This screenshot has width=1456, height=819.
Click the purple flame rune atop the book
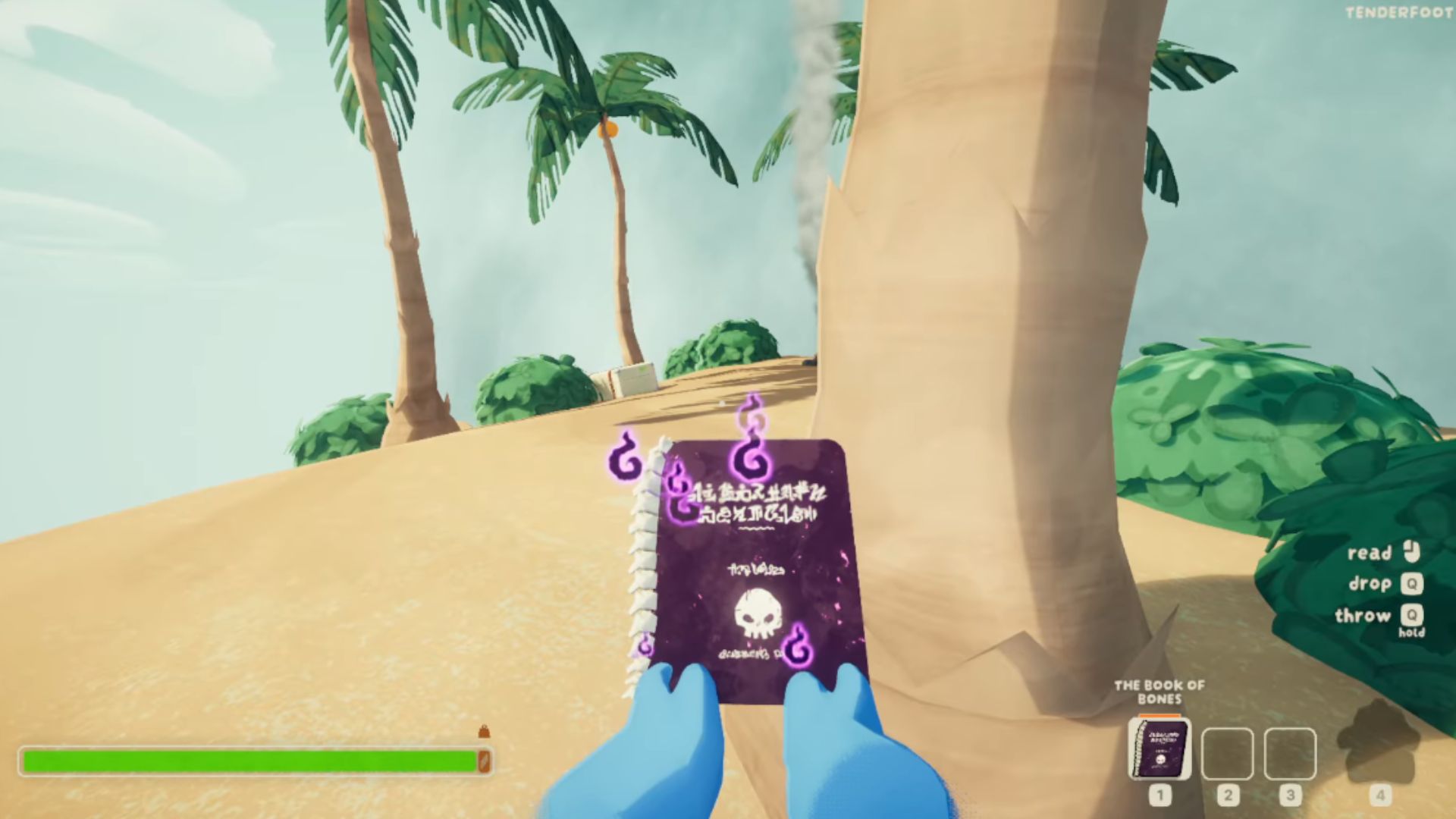(751, 447)
